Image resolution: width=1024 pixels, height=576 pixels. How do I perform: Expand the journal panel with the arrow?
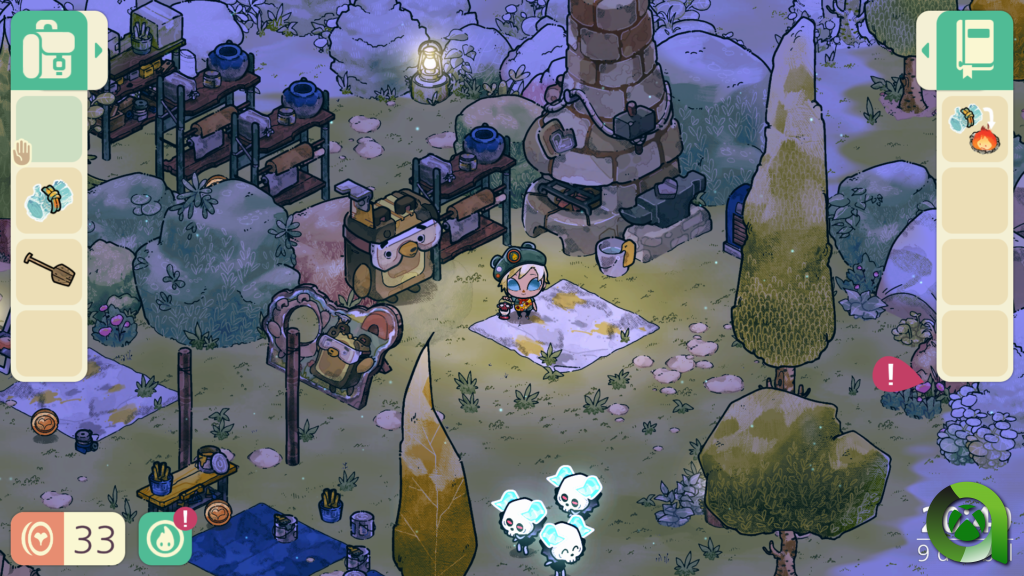(x=926, y=50)
